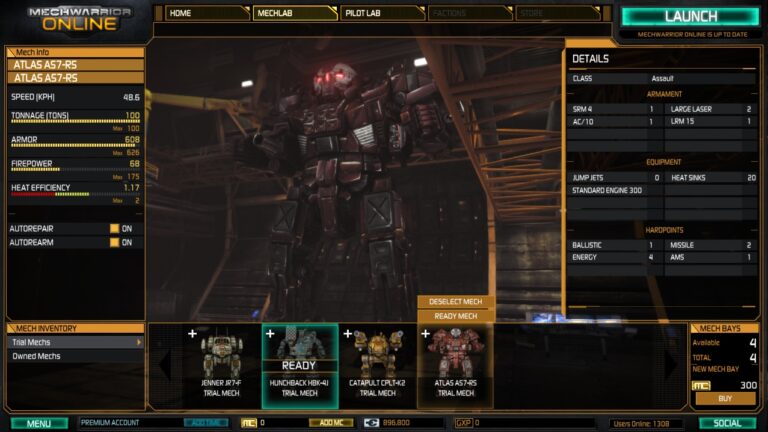This screenshot has width=768, height=432.
Task: Open the Pilot Lab tab
Action: click(382, 13)
